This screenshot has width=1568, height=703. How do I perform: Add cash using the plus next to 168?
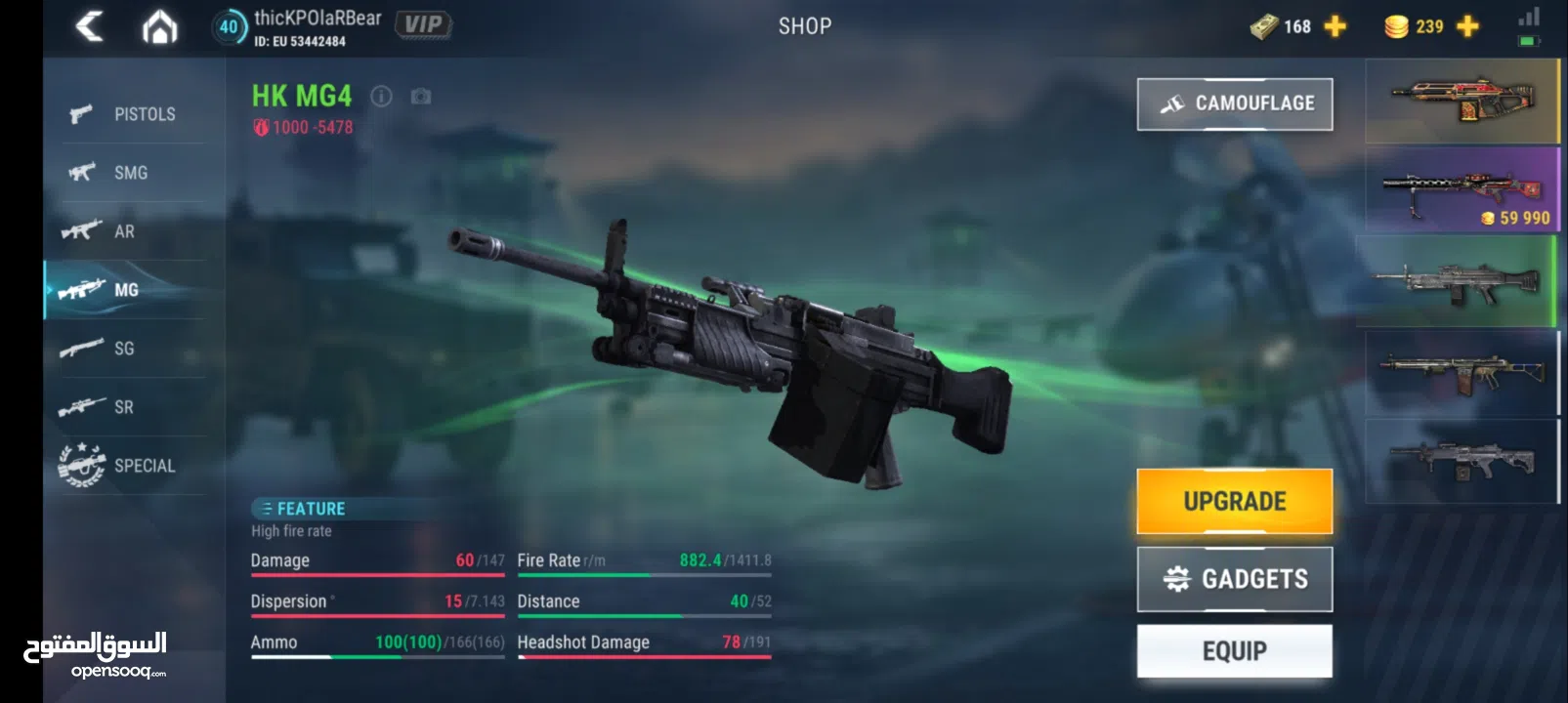1335,26
